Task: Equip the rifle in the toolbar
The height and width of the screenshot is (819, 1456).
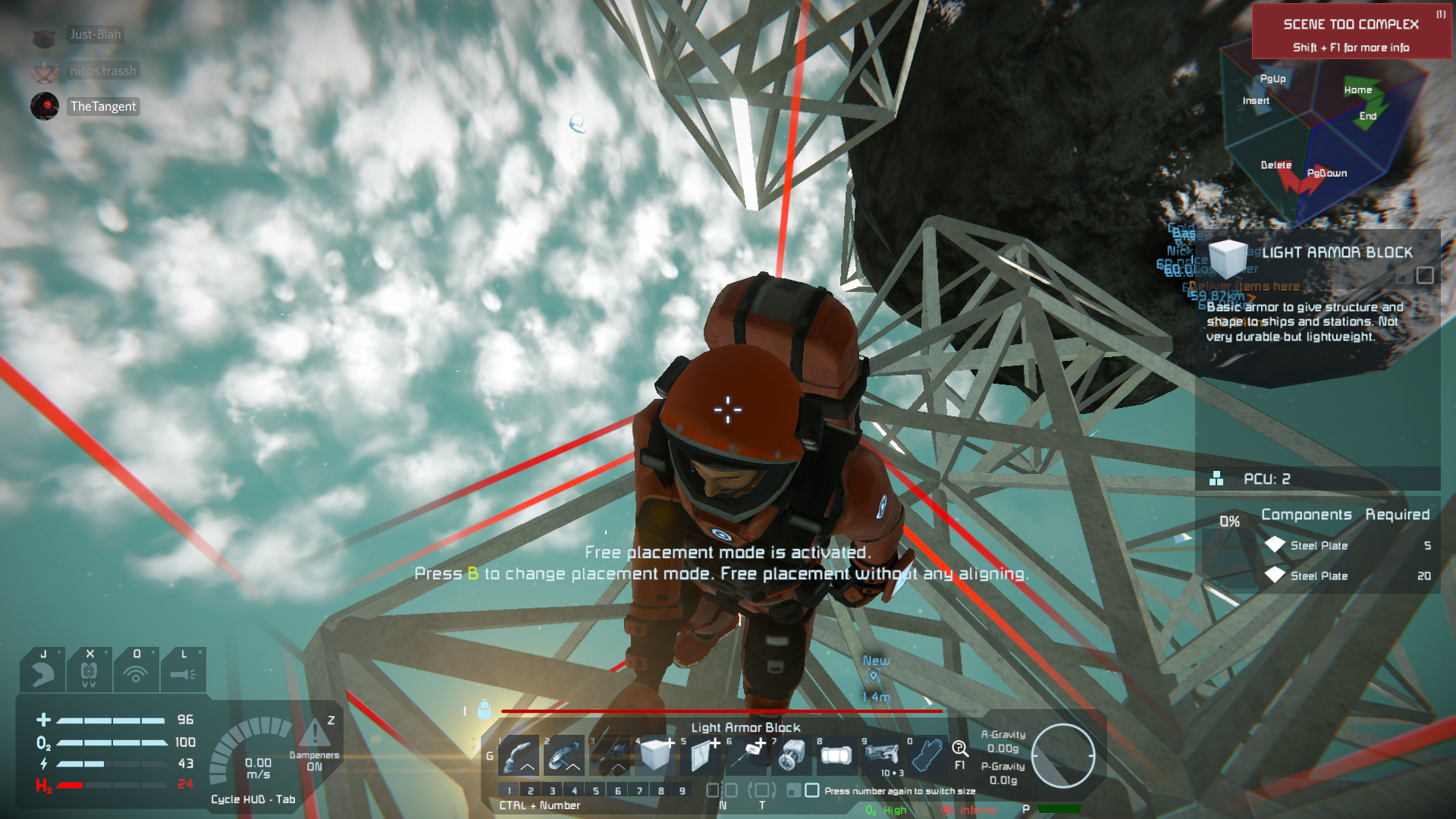Action: (x=882, y=755)
